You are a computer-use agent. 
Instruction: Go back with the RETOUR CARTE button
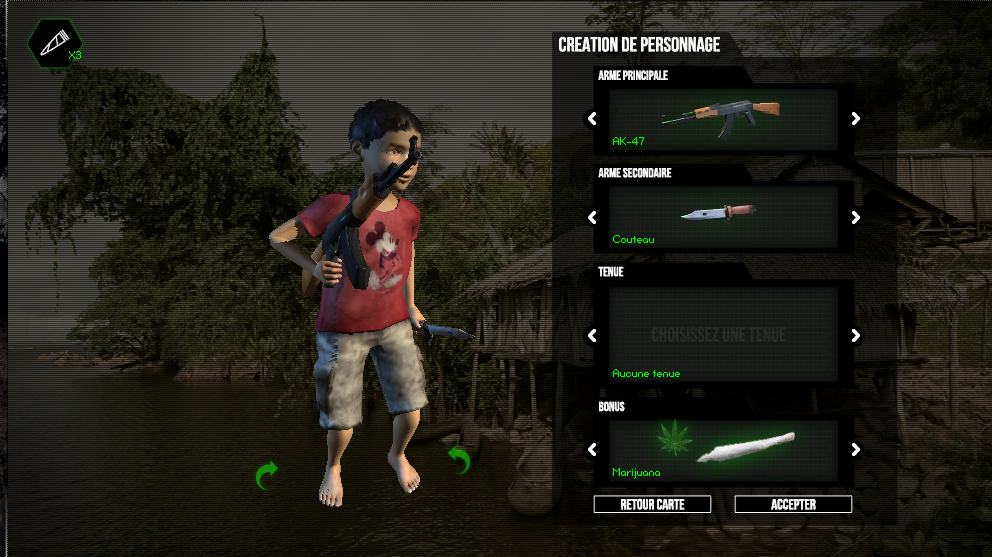click(x=652, y=505)
